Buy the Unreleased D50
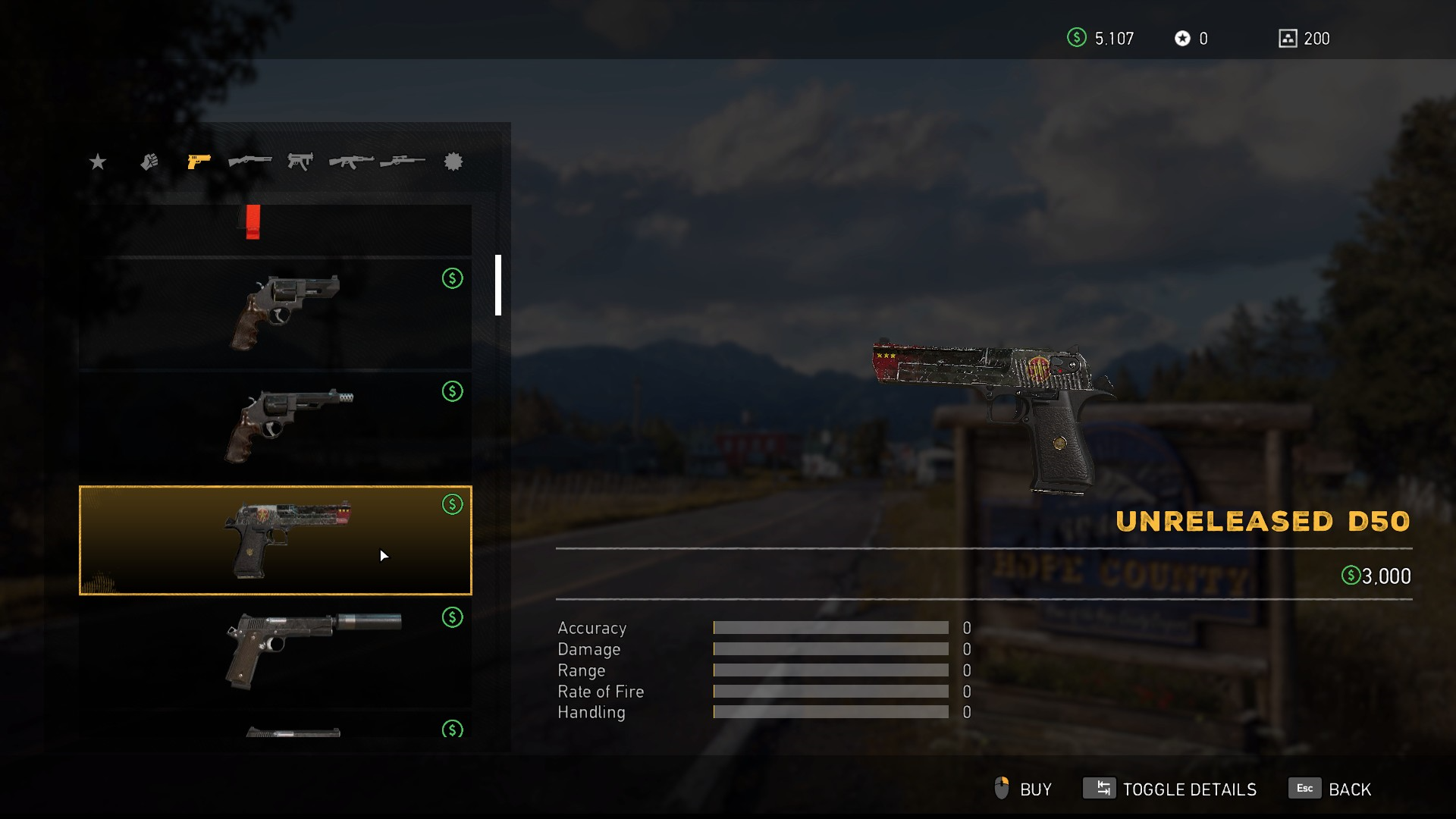The image size is (1456, 819). coord(1023,789)
